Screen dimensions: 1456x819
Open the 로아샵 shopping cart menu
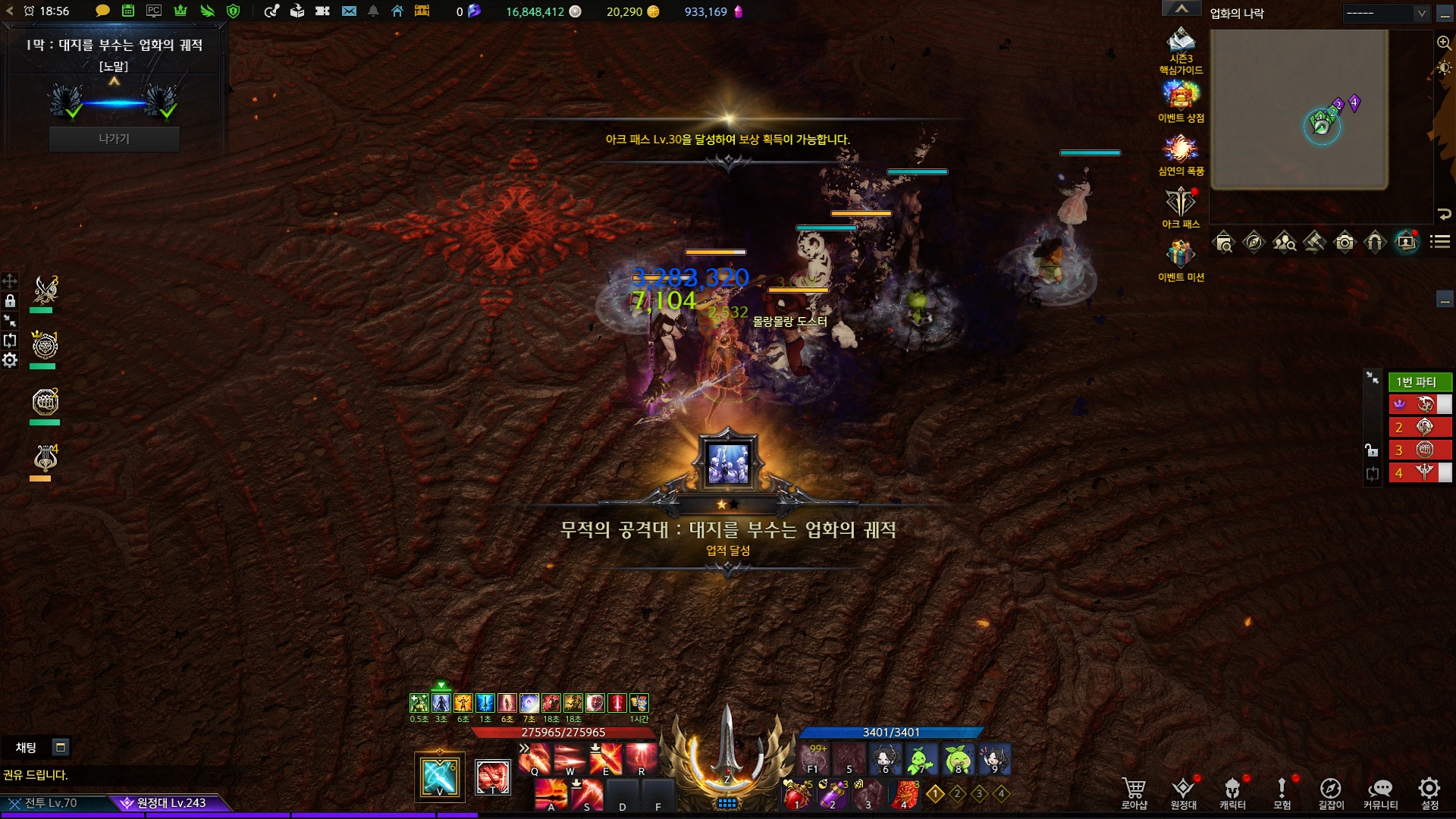point(1134,791)
